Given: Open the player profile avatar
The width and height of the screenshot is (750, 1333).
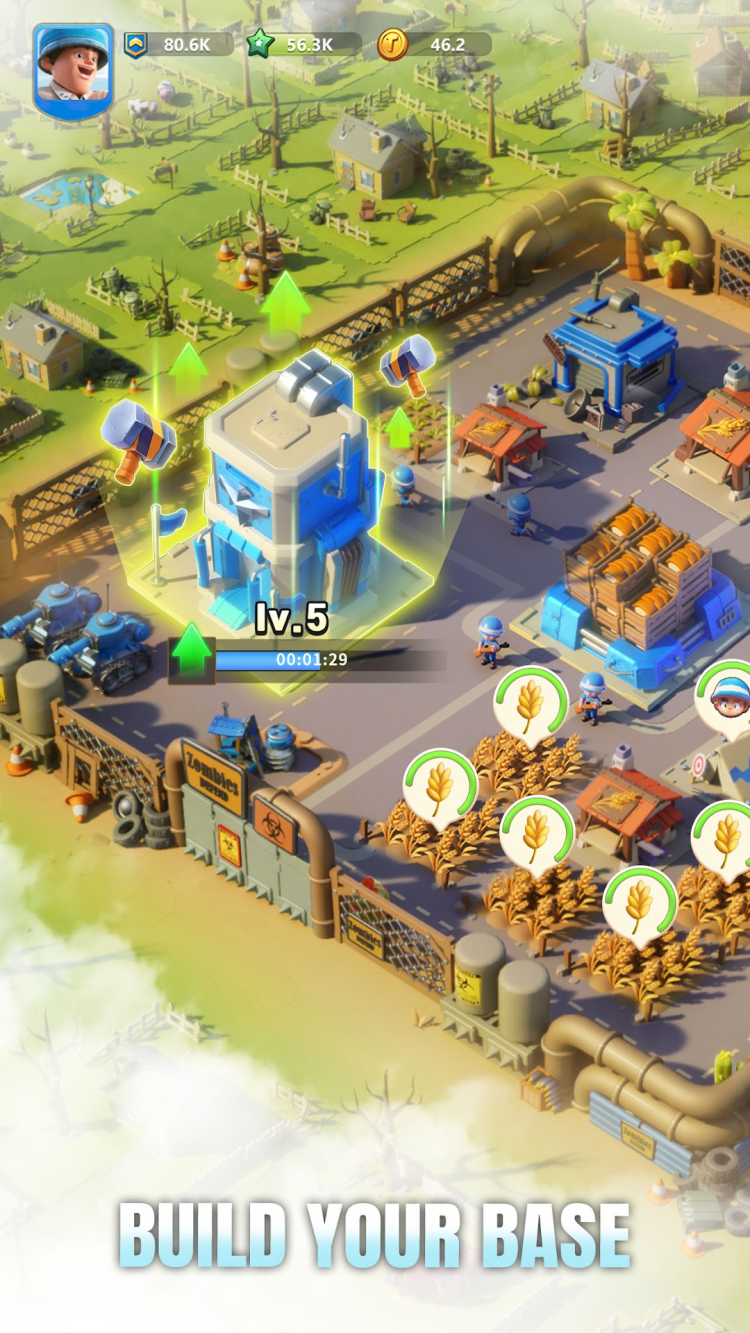Looking at the screenshot, I should (x=73, y=70).
